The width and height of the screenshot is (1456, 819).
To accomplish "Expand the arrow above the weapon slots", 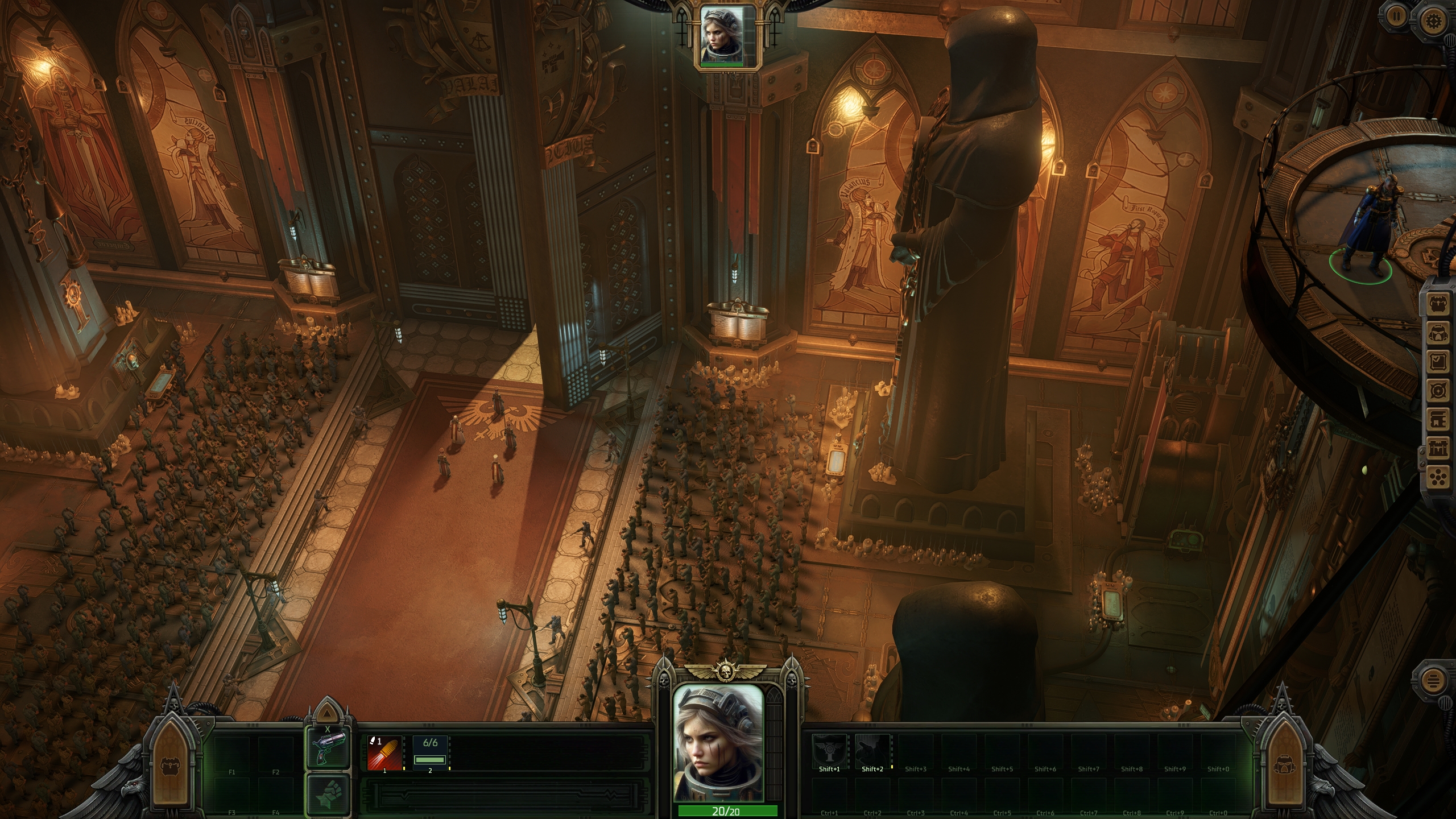I will (x=328, y=712).
